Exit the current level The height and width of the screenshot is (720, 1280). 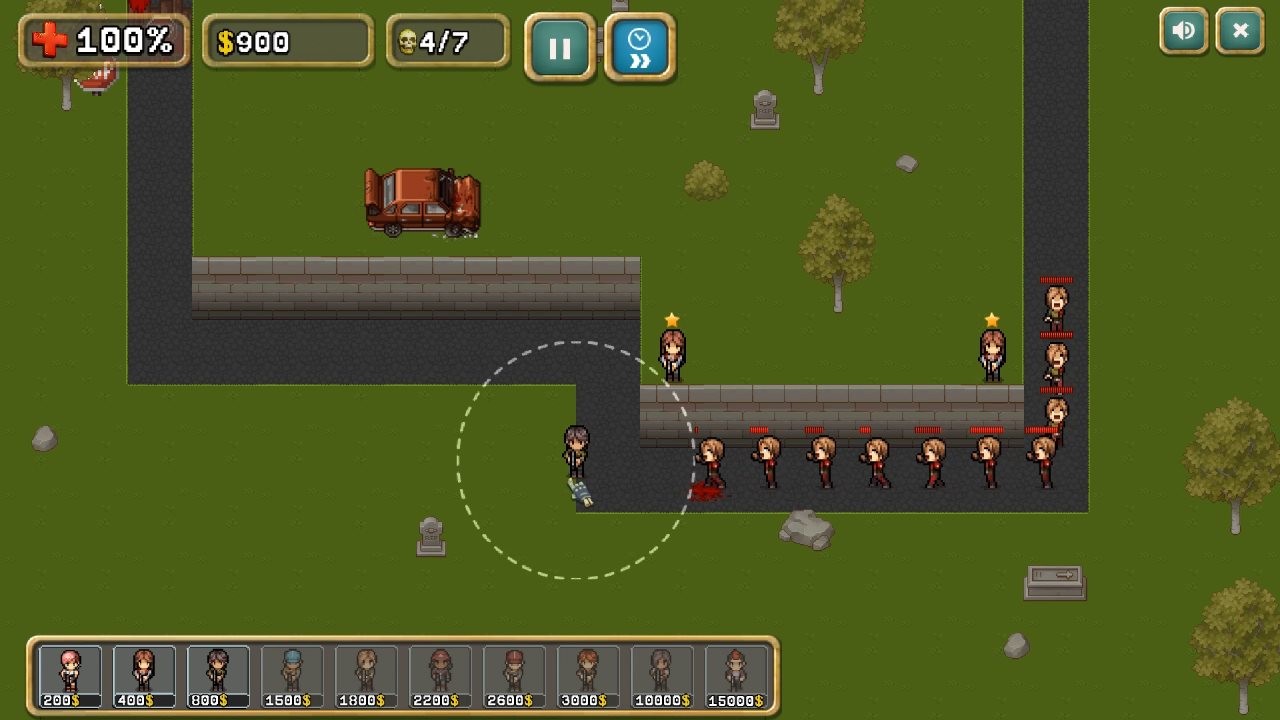click(x=1240, y=31)
